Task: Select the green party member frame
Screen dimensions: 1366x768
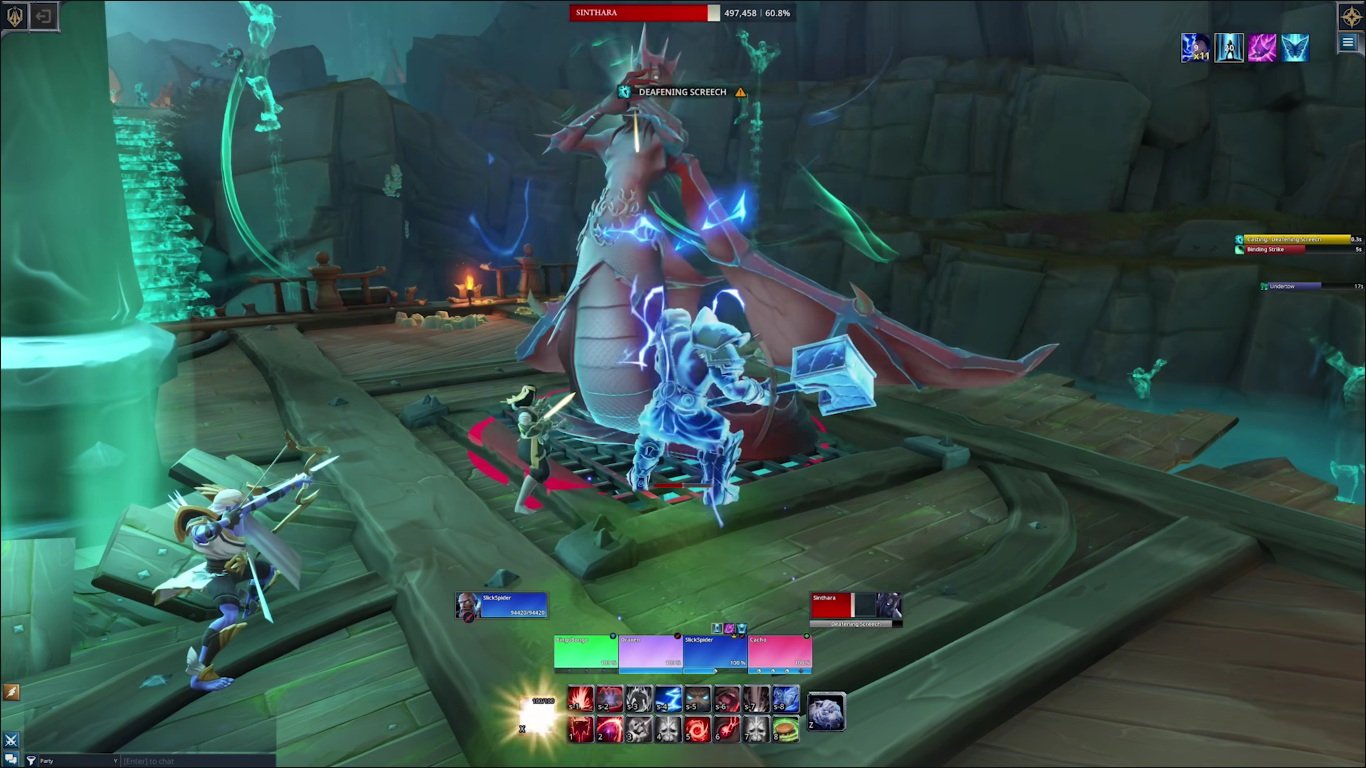Action: [x=586, y=652]
